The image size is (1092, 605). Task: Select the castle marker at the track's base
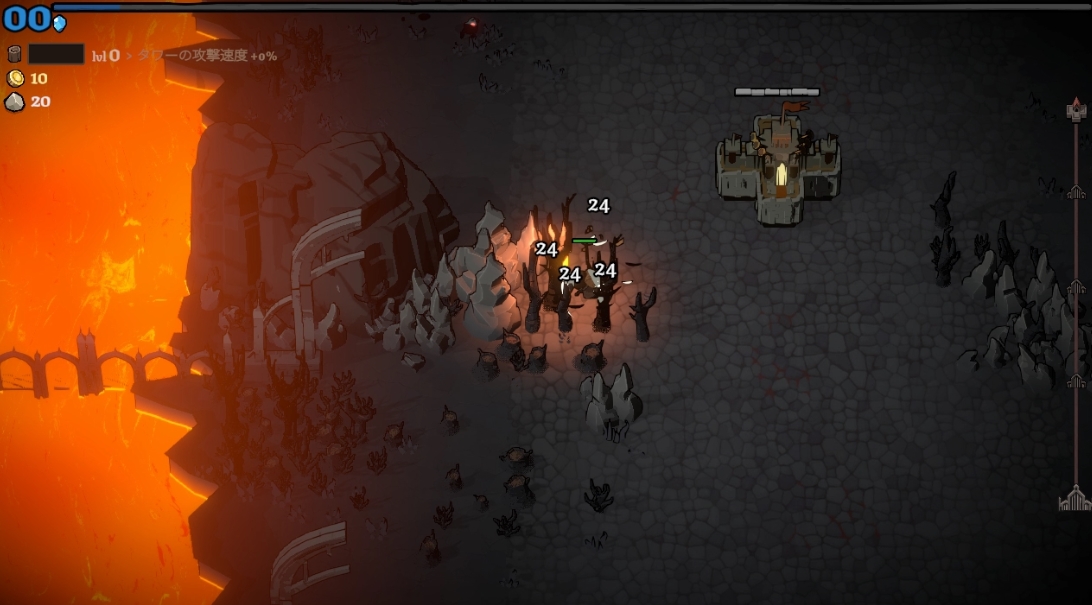[x=1075, y=498]
